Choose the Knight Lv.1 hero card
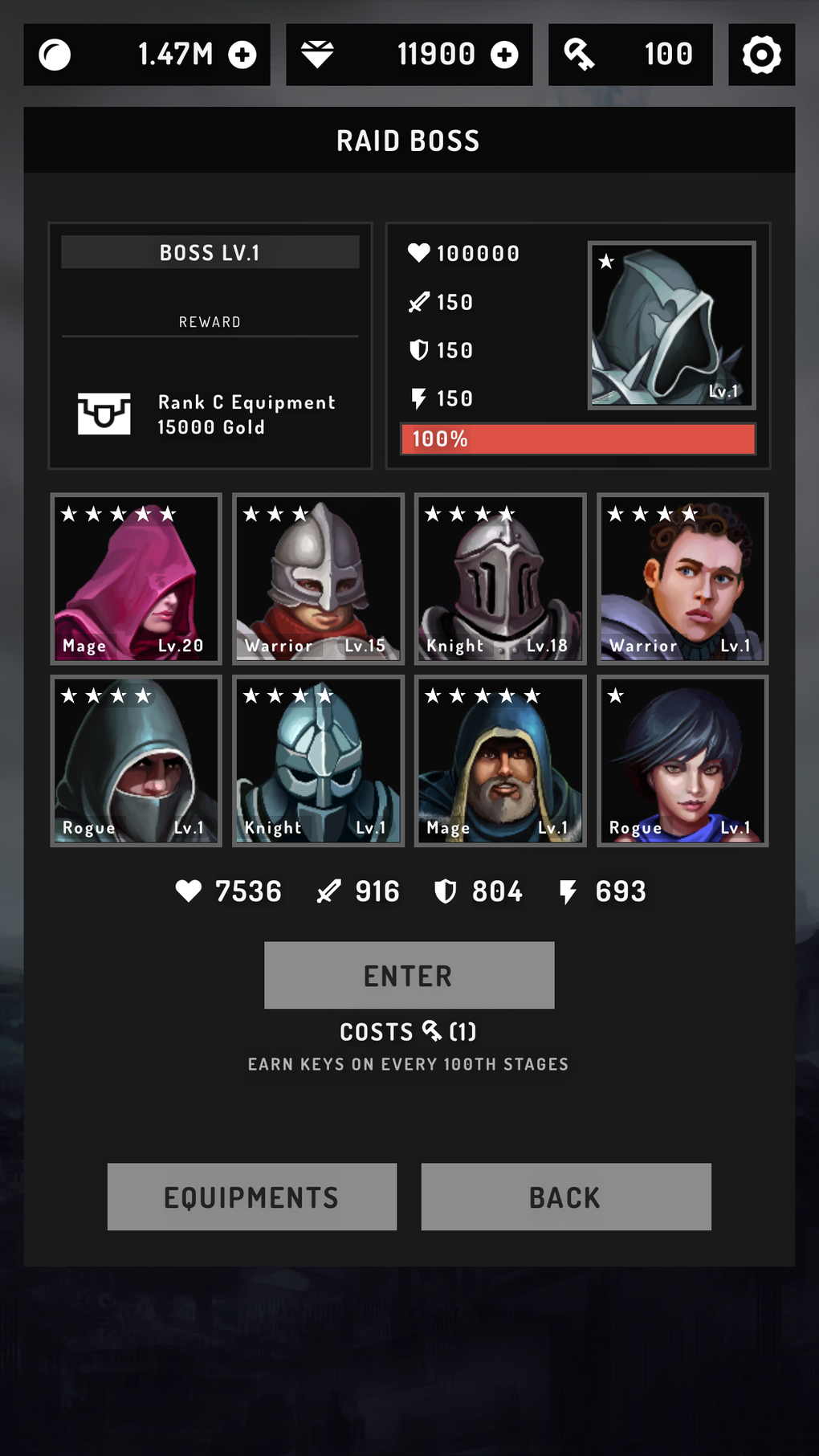The image size is (819, 1456). (x=318, y=761)
